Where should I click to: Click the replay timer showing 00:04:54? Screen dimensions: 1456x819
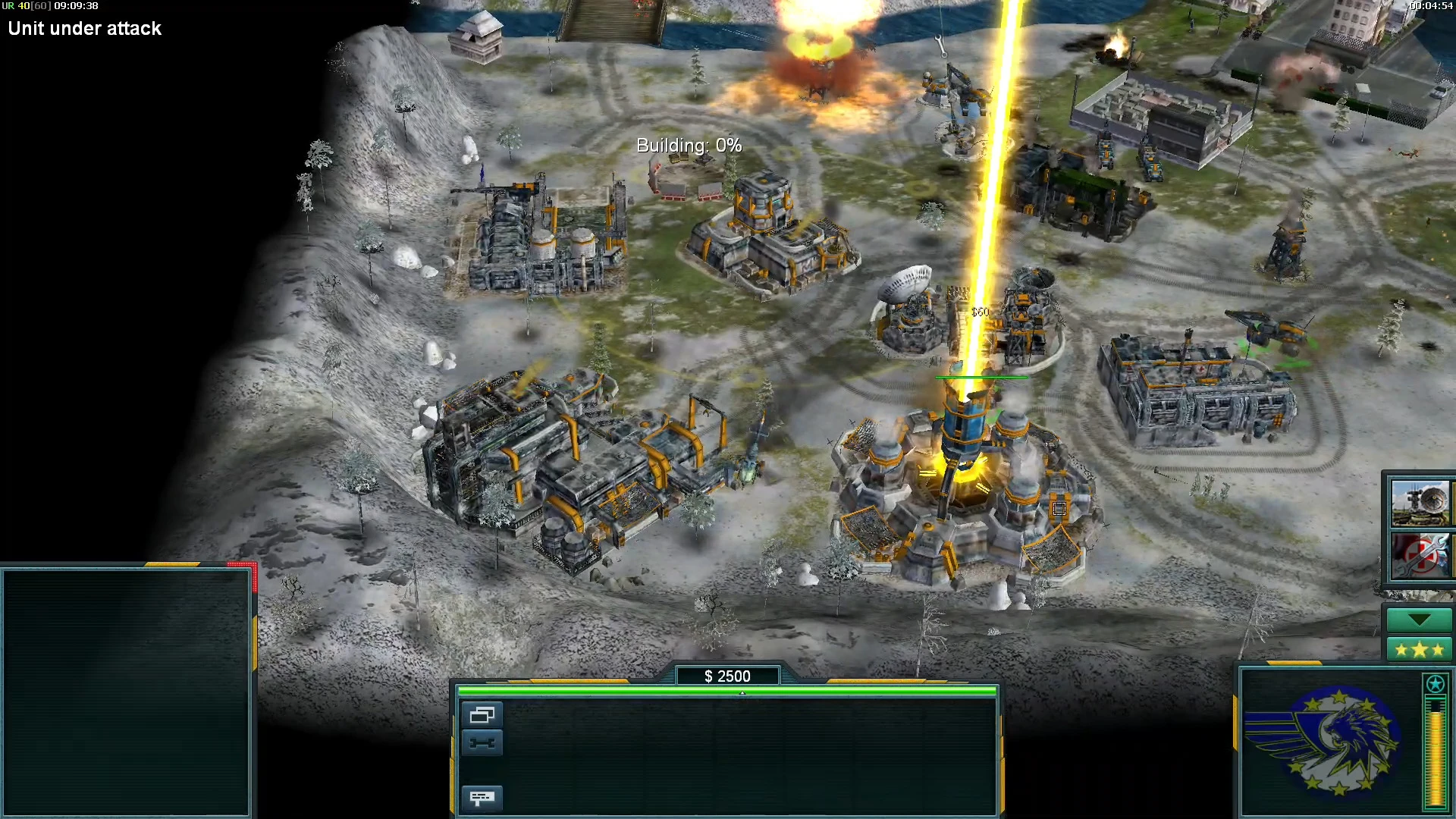coord(1432,5)
